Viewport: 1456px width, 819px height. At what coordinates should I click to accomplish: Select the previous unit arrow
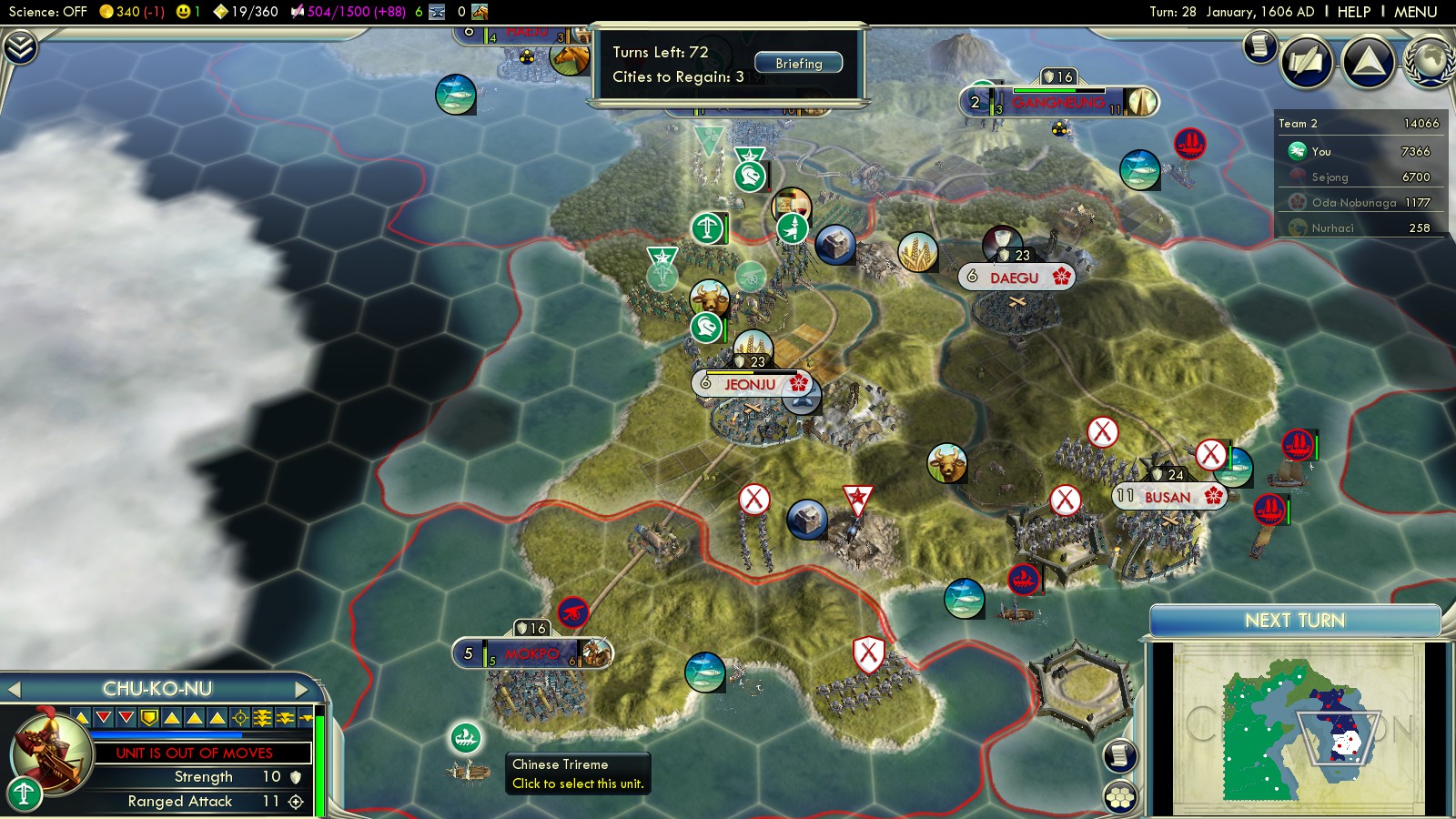coord(14,690)
